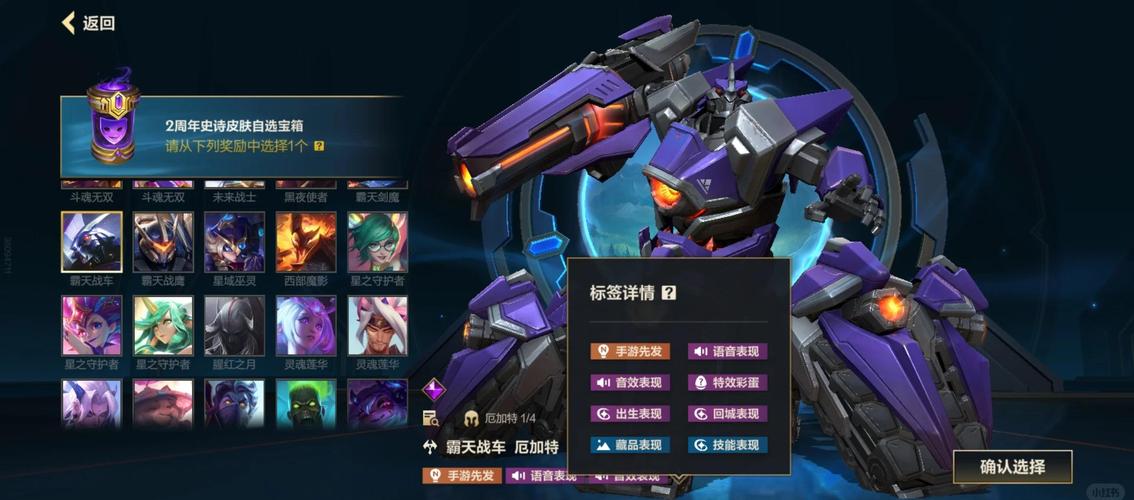This screenshot has width=1134, height=500.
Task: Confirm the choice with 确认选择
Action: click(x=1012, y=467)
